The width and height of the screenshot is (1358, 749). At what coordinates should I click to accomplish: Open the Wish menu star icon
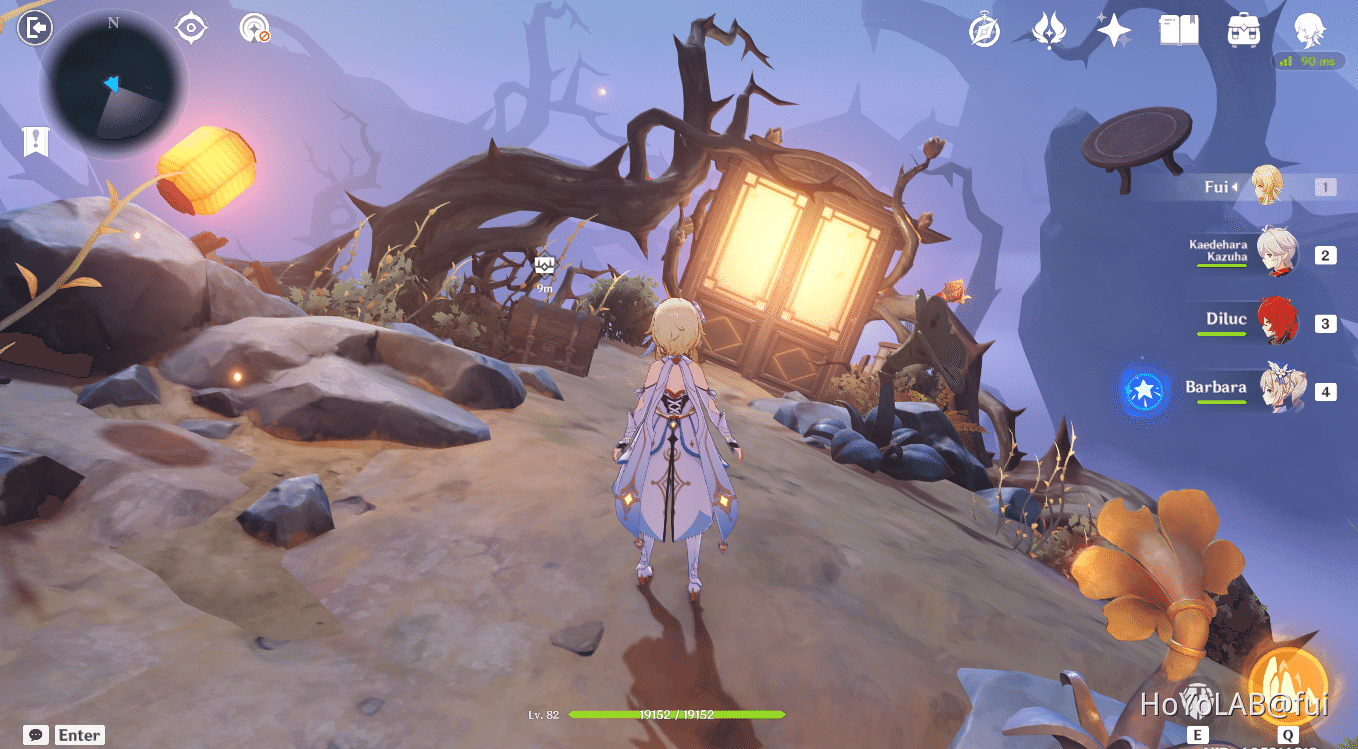pos(1113,29)
